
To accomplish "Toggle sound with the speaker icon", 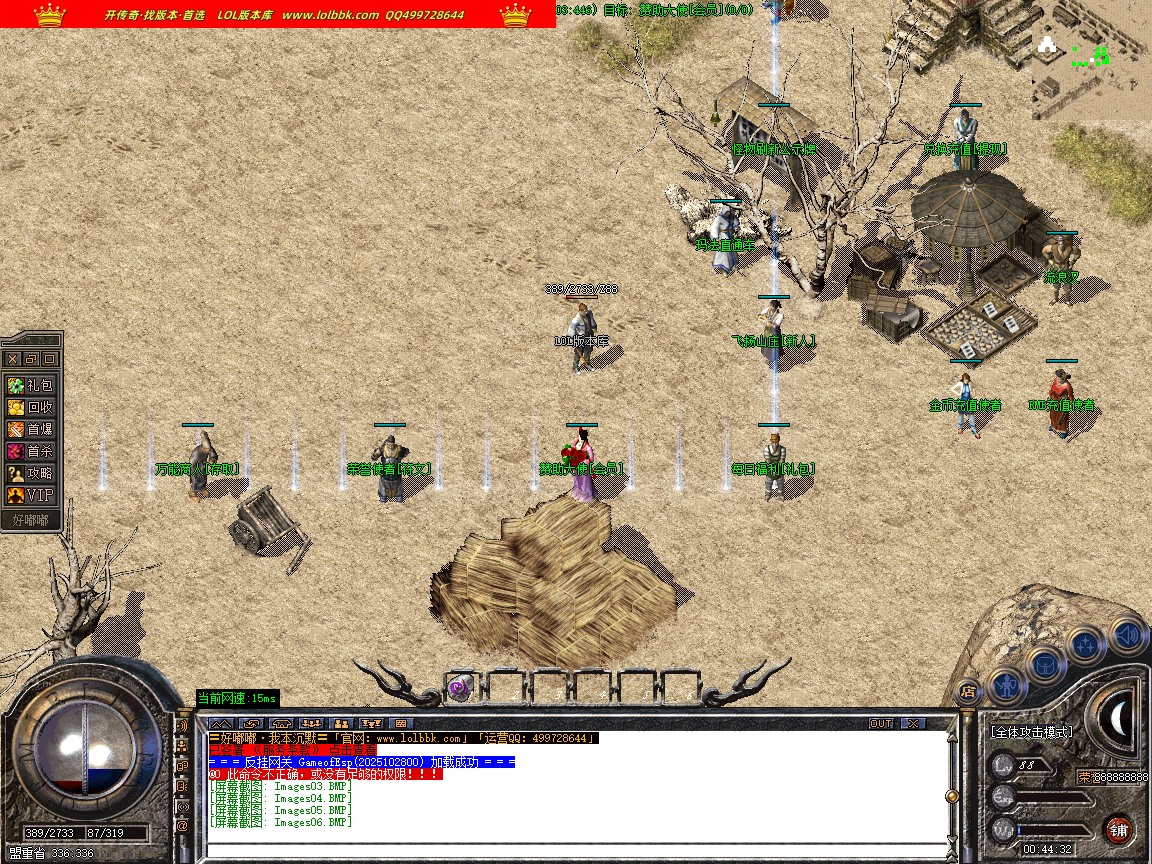I will (1126, 633).
